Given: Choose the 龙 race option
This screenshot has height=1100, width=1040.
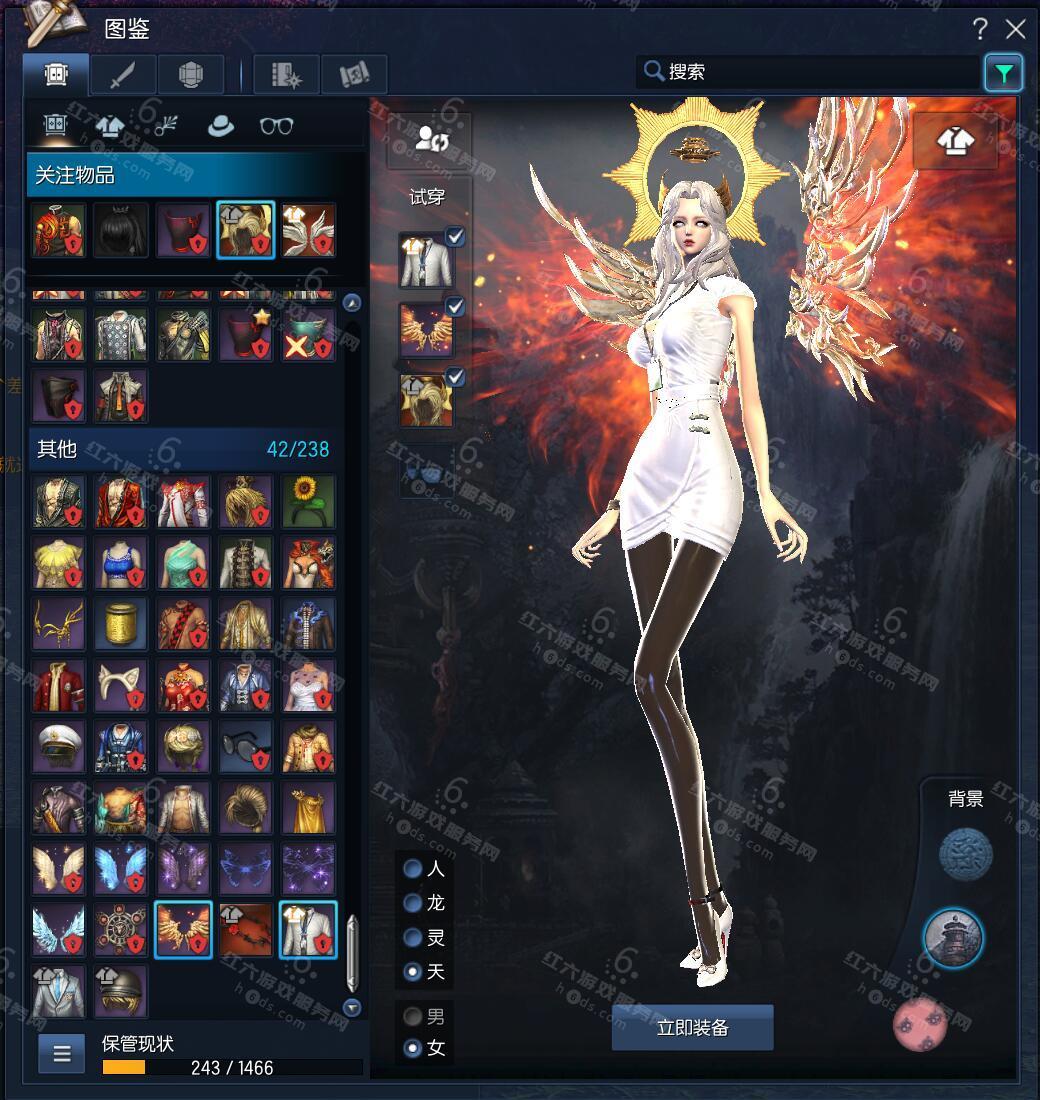Looking at the screenshot, I should click(x=413, y=903).
